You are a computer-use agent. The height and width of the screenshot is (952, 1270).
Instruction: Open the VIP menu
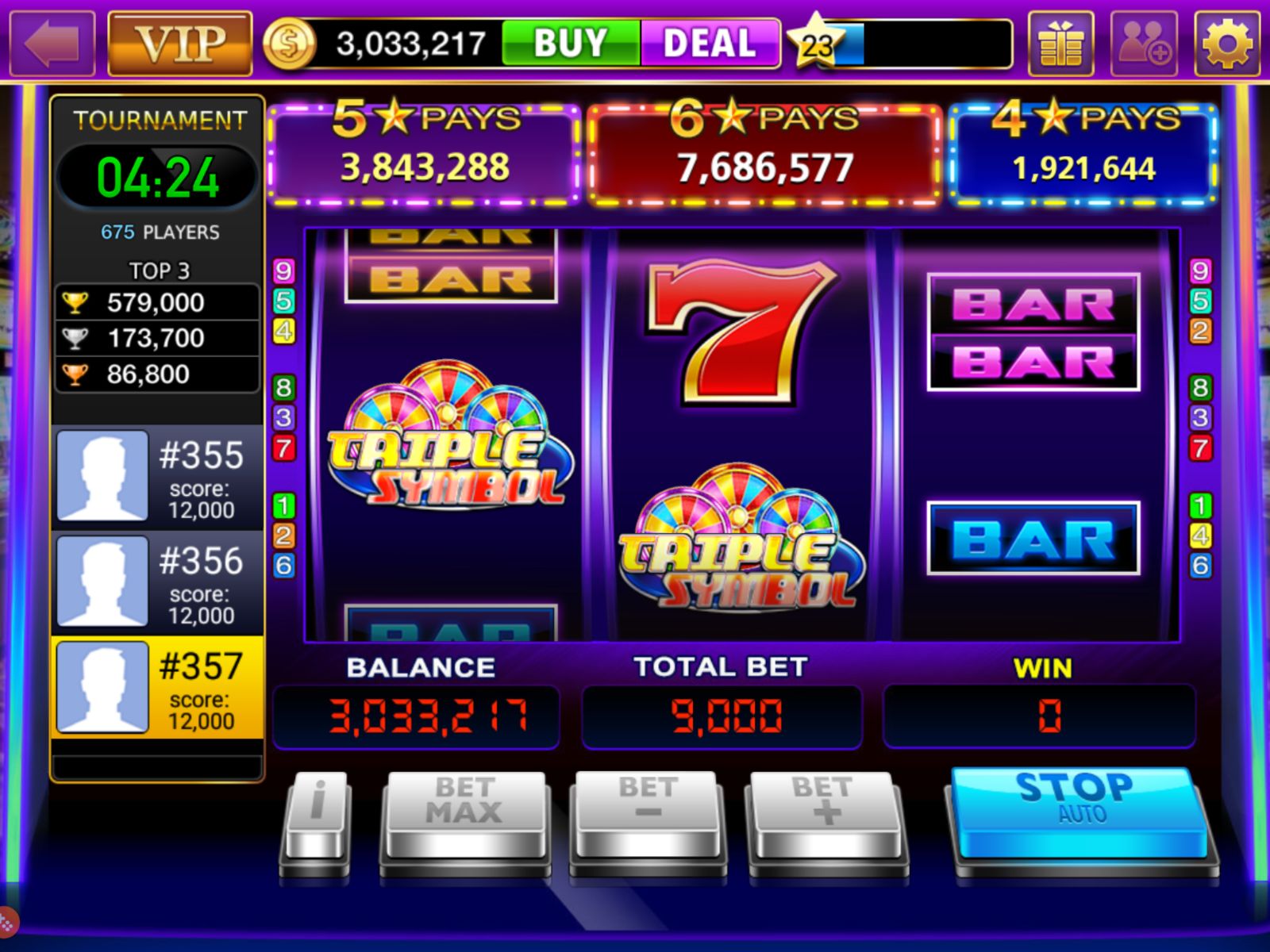click(x=178, y=41)
